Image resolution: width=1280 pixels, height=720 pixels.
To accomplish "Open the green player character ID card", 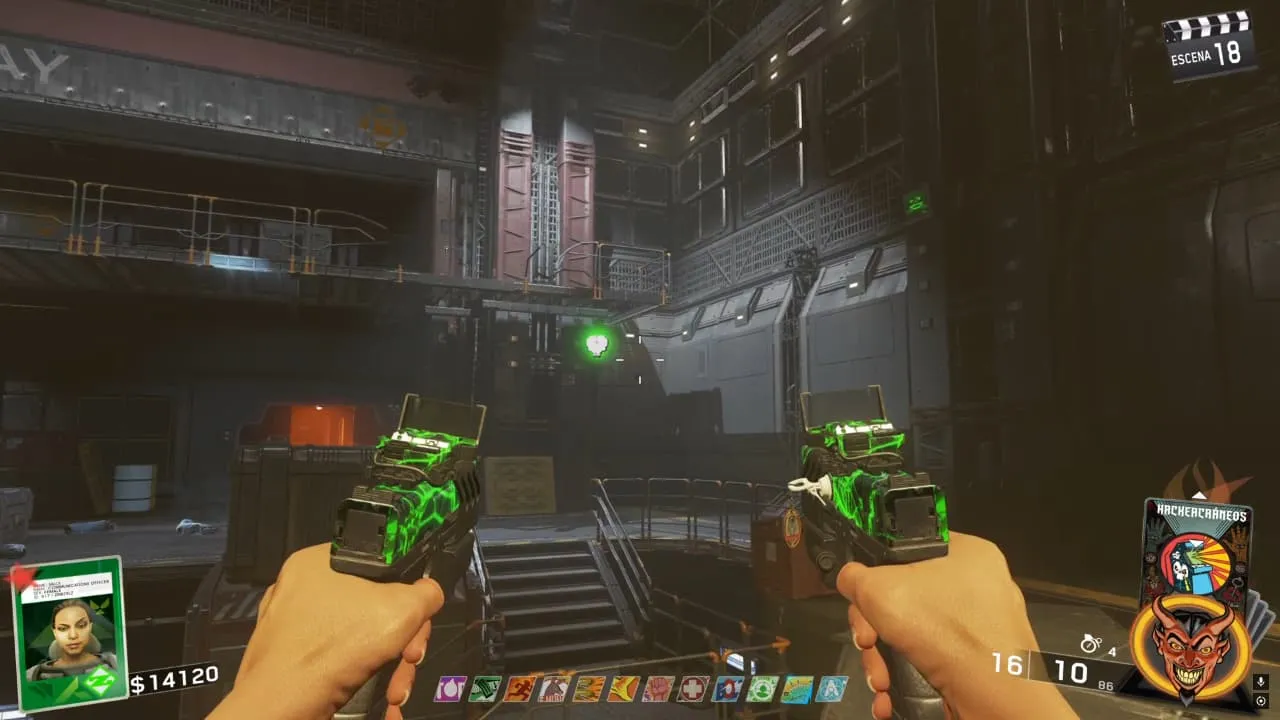I will pos(70,632).
